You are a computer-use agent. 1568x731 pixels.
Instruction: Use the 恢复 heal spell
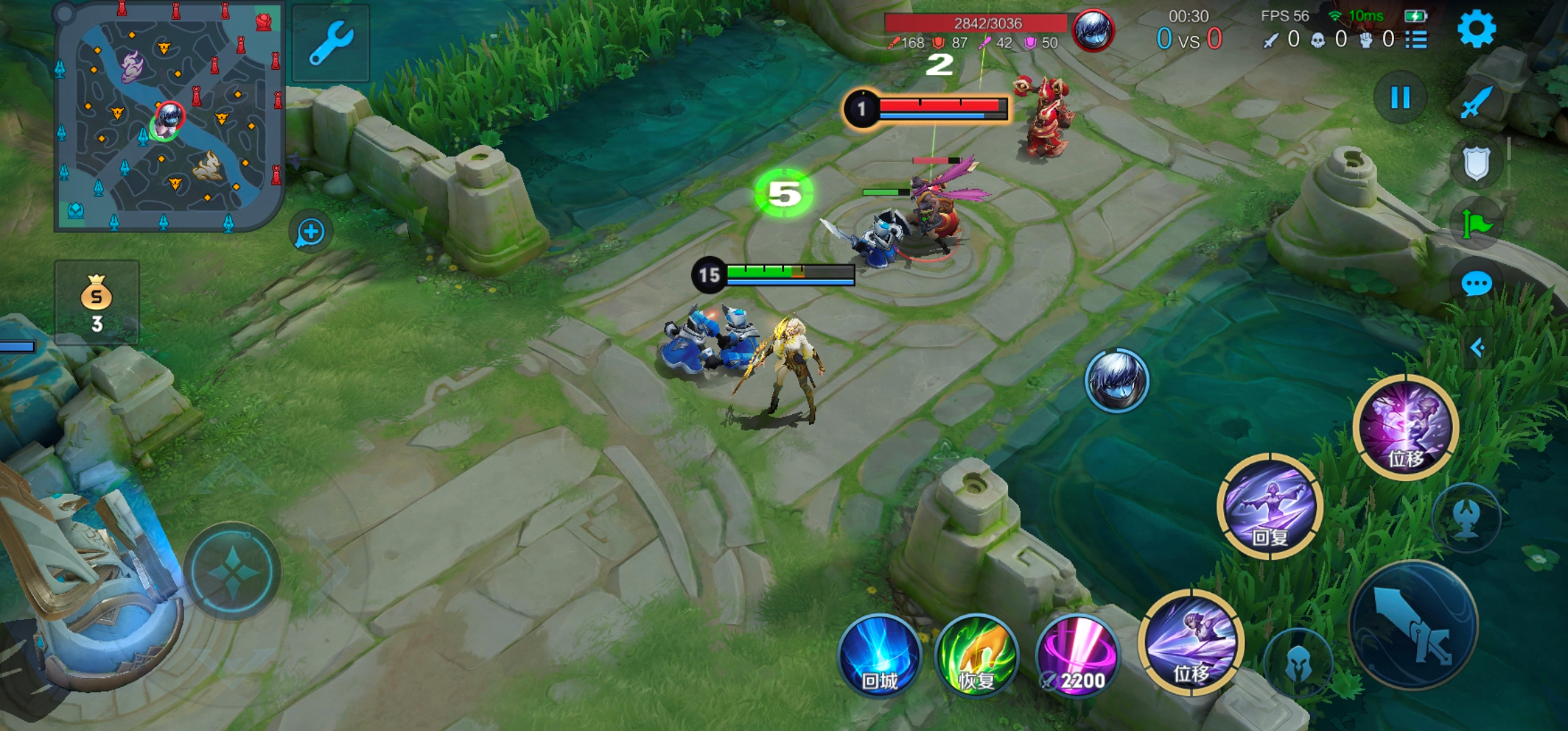[977, 656]
